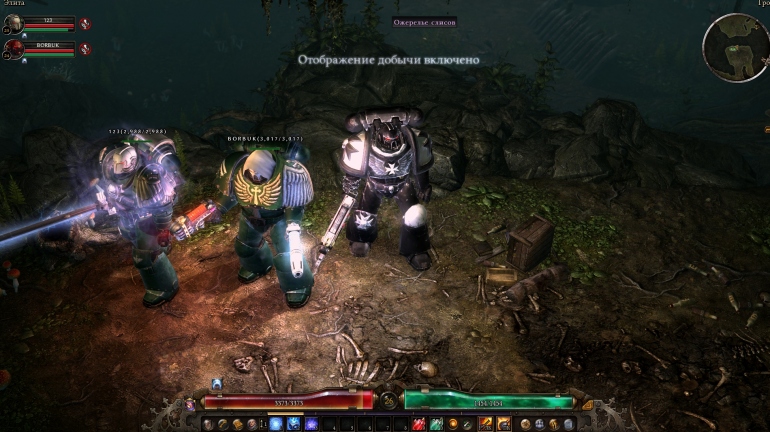The image size is (770, 432).
Task: Pick up the Ожерелье слизов loot label
Action: pyautogui.click(x=393, y=22)
